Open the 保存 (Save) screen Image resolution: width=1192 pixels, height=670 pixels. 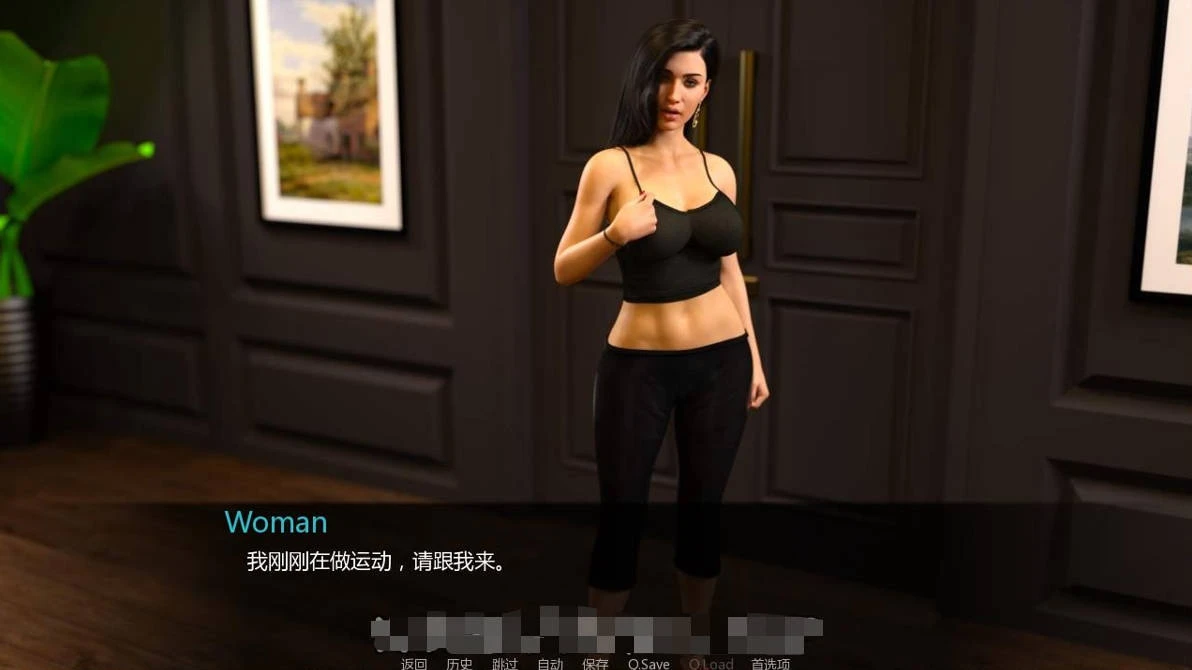(595, 664)
